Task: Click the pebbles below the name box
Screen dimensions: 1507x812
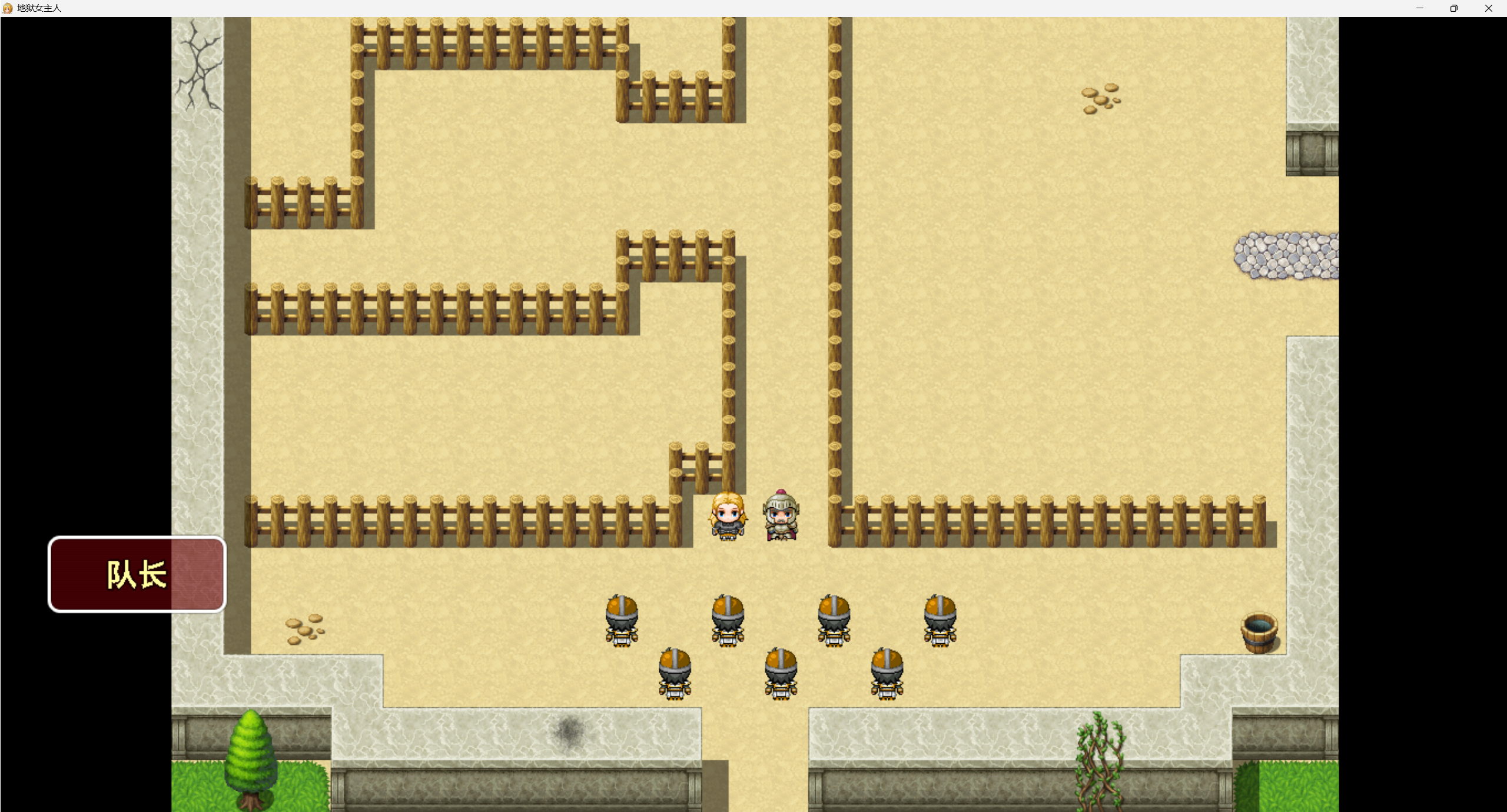Action: (303, 630)
